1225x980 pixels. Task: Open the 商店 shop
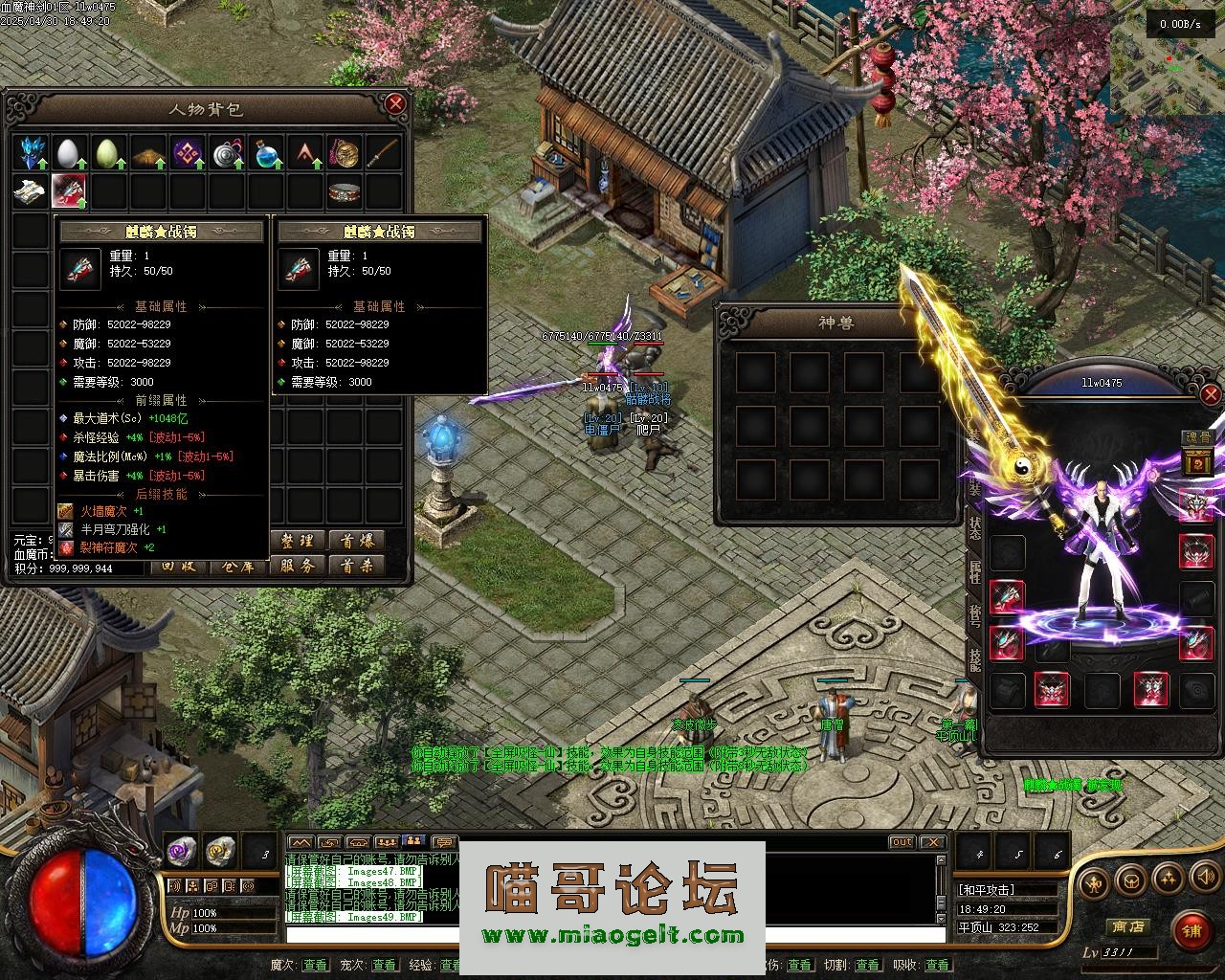coord(1127,926)
